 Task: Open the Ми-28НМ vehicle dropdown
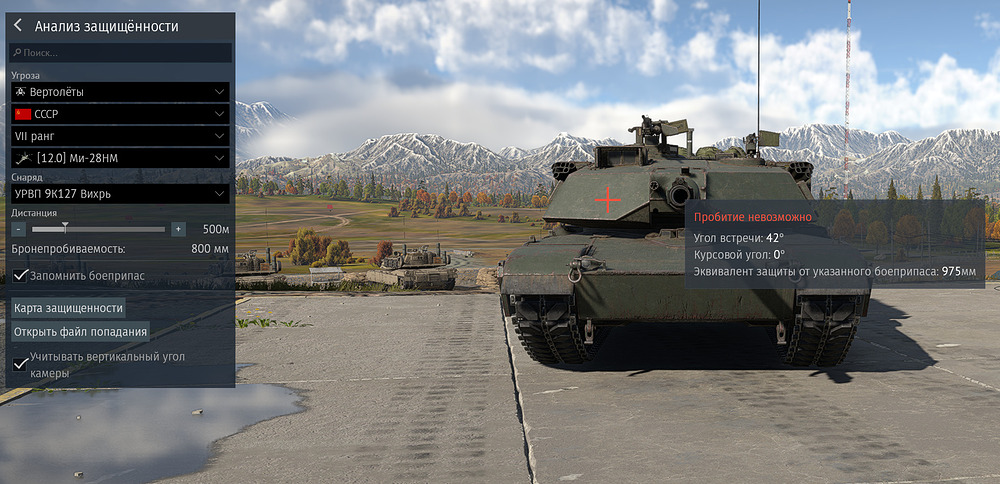120,157
